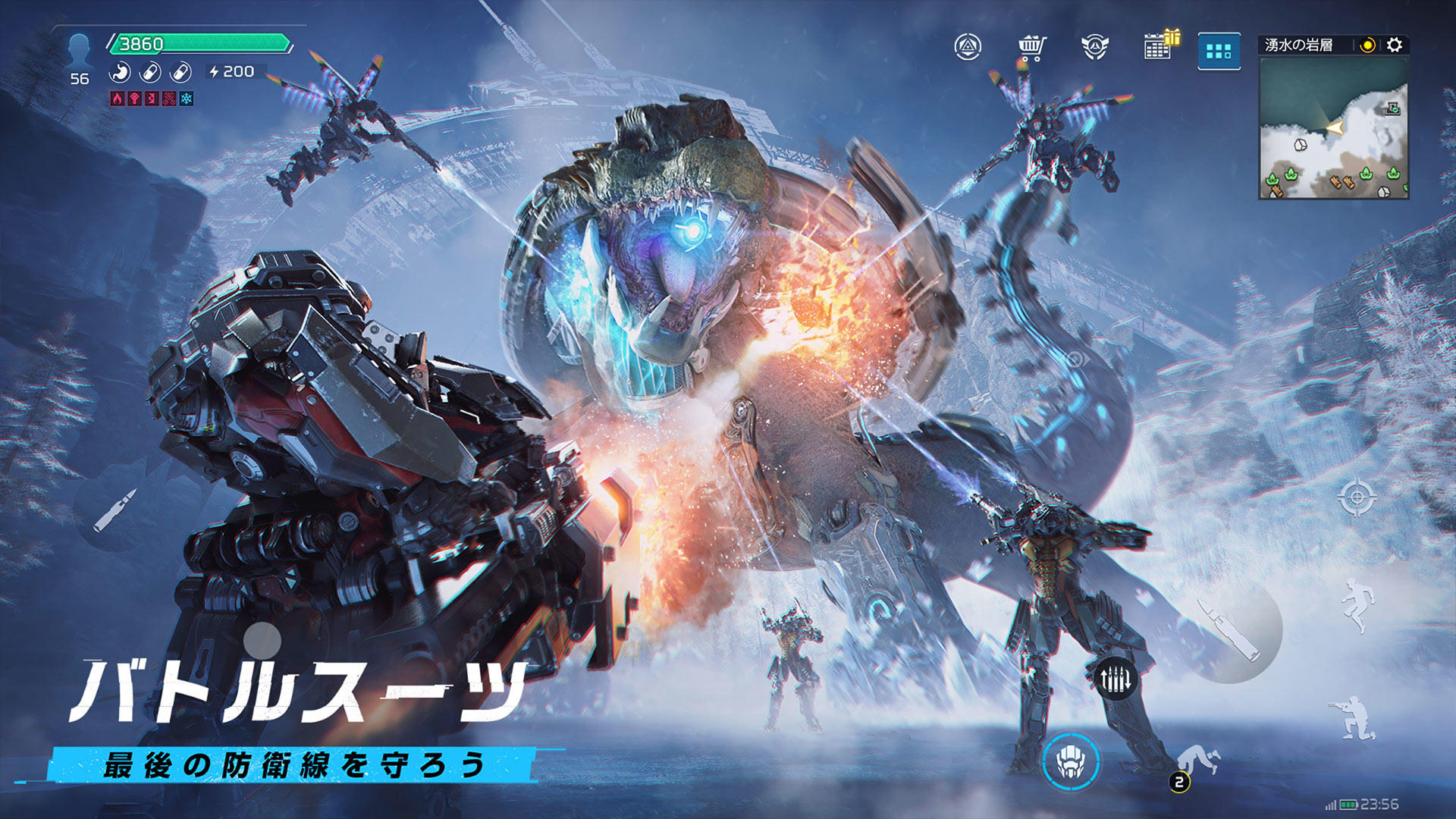Open the event calendar with gift icon
The width and height of the screenshot is (1456, 819).
point(1156,45)
